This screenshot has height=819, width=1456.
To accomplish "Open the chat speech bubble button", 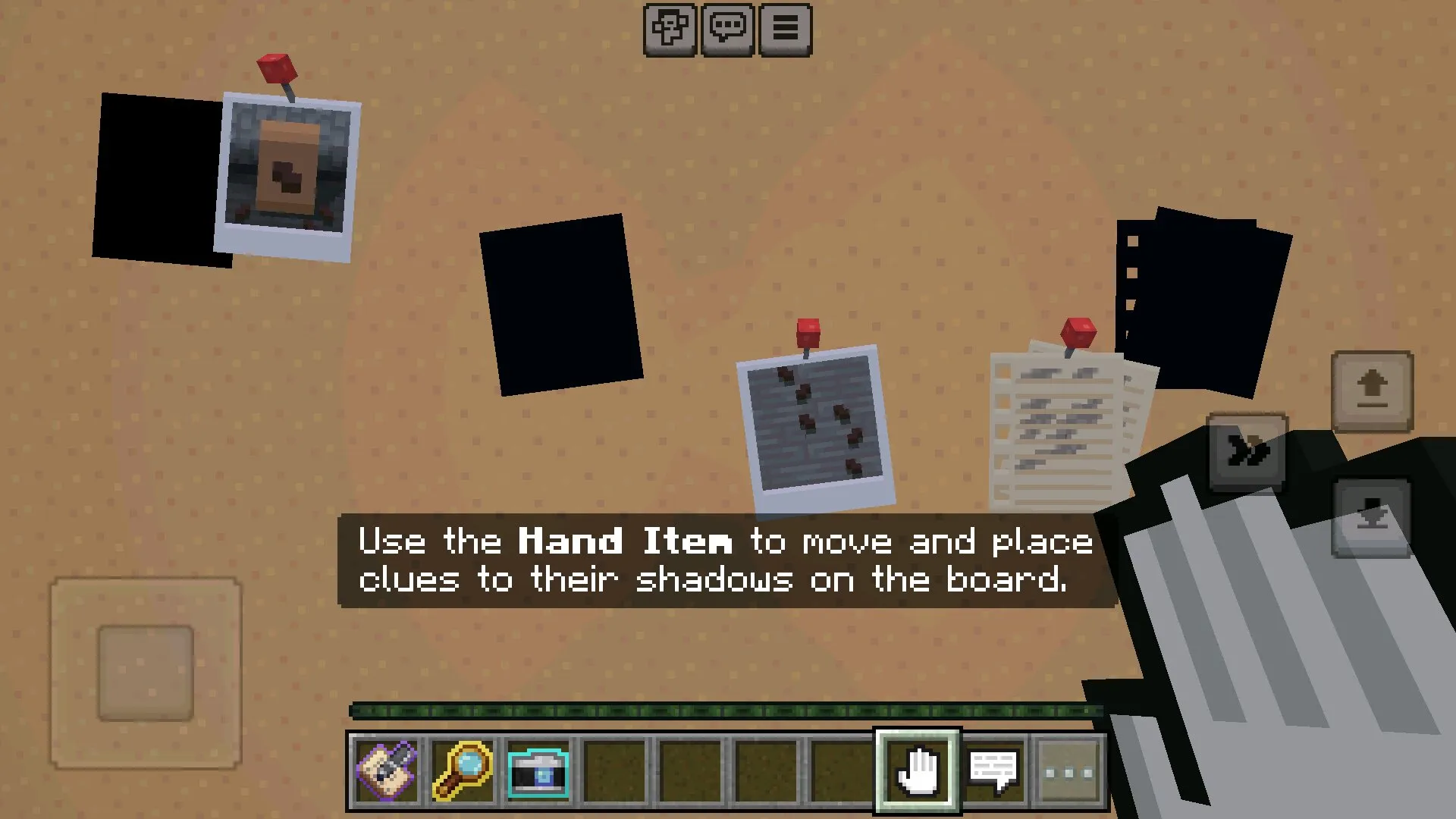I will [x=727, y=30].
